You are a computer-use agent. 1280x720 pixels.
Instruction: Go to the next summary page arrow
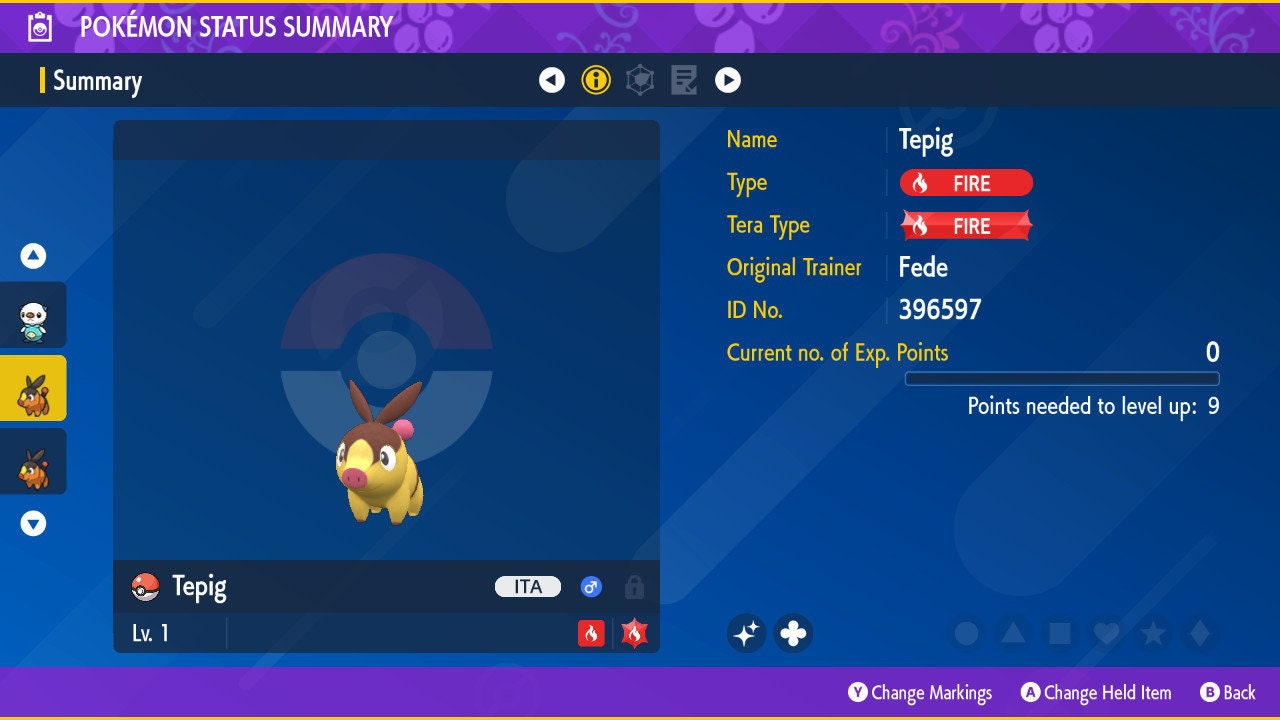coord(728,80)
